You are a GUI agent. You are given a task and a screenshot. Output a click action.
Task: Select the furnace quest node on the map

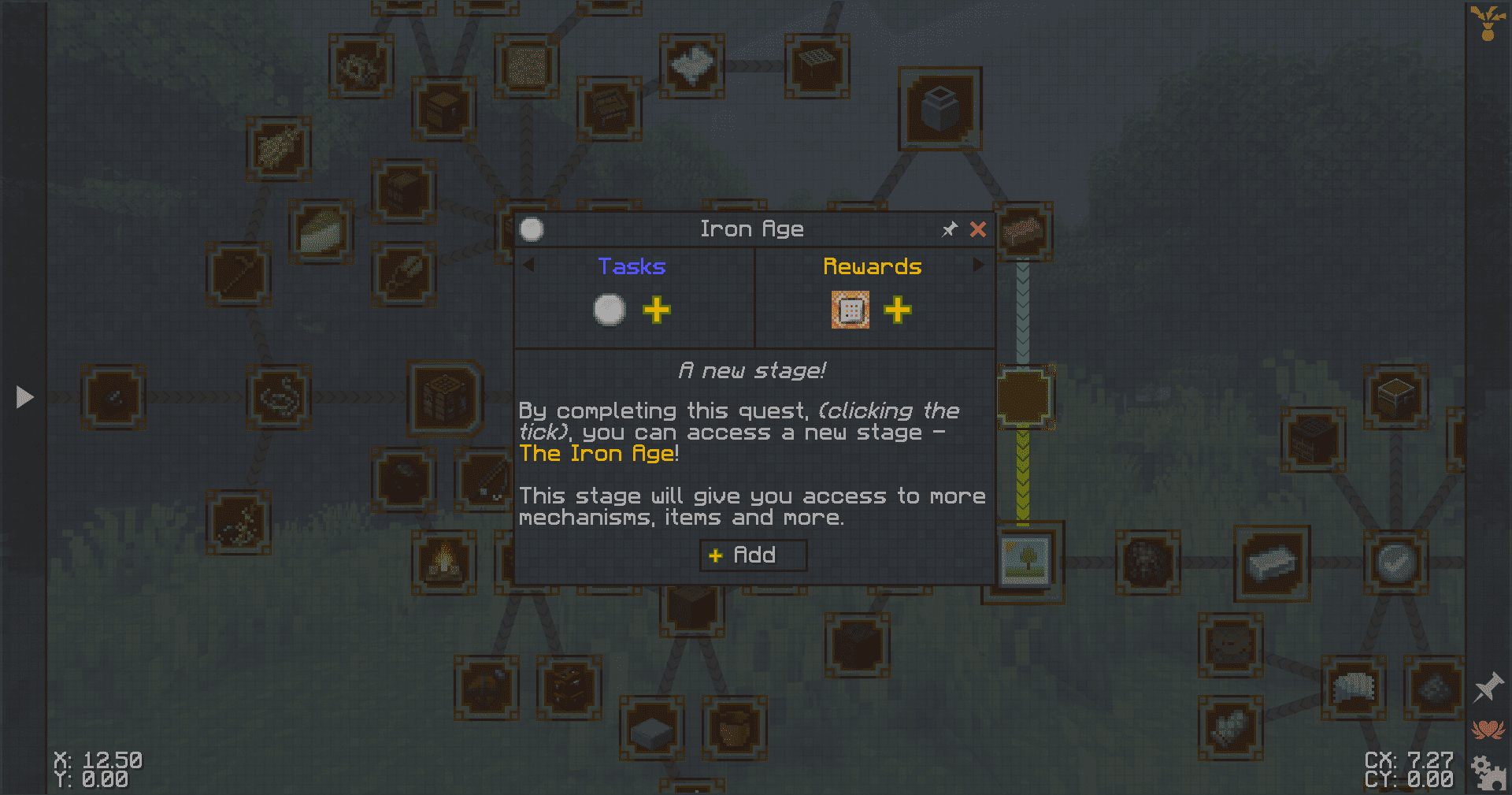939,109
